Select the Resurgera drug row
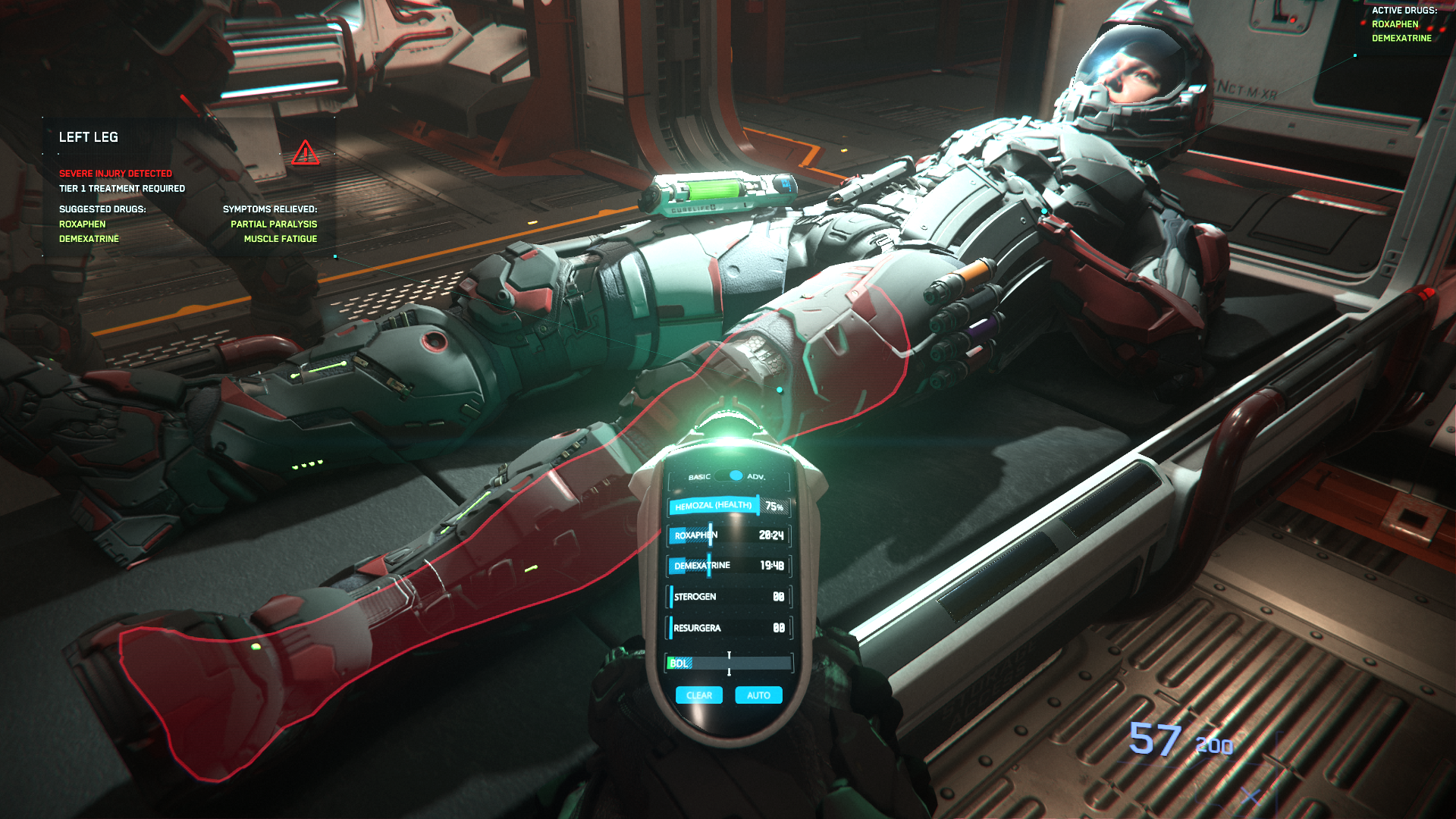 pos(726,629)
